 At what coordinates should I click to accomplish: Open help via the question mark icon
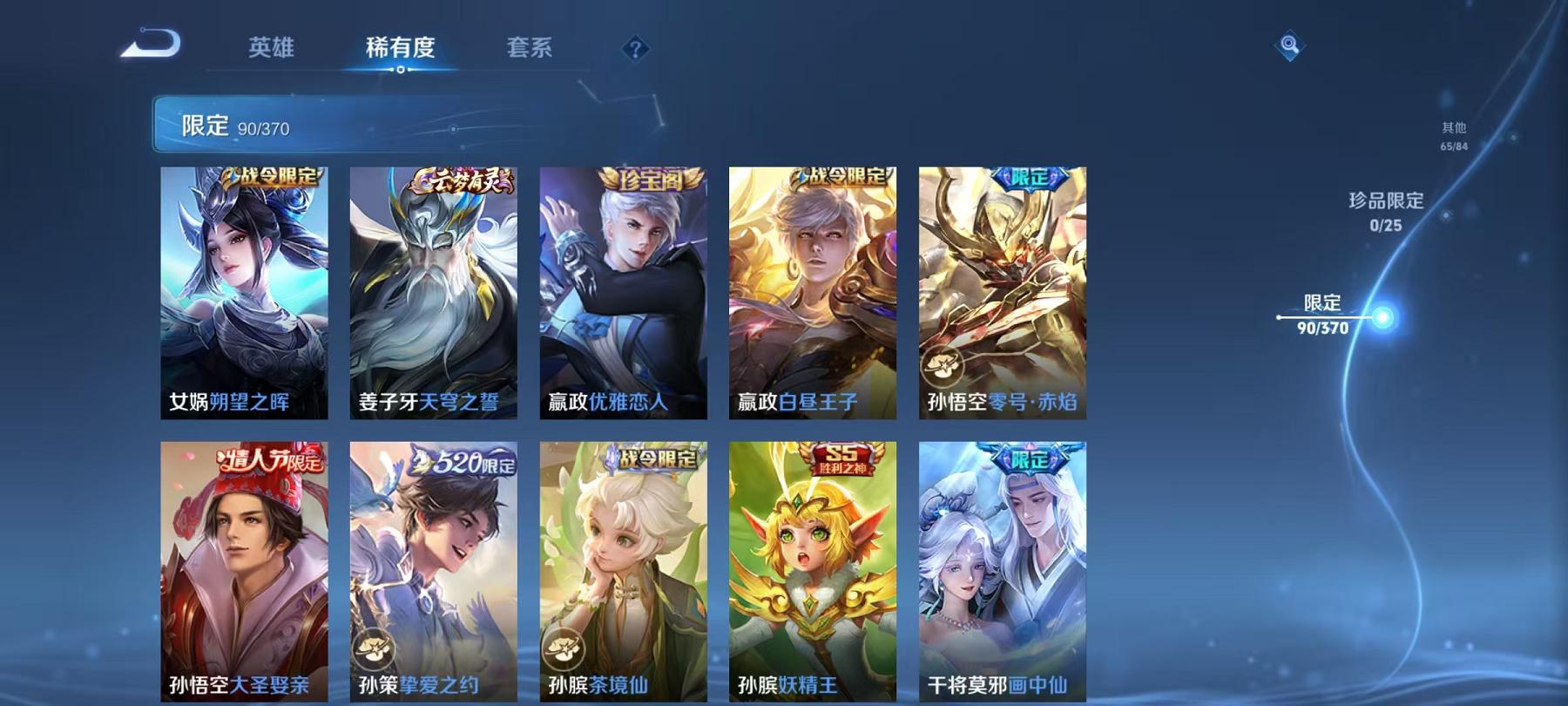click(x=637, y=50)
